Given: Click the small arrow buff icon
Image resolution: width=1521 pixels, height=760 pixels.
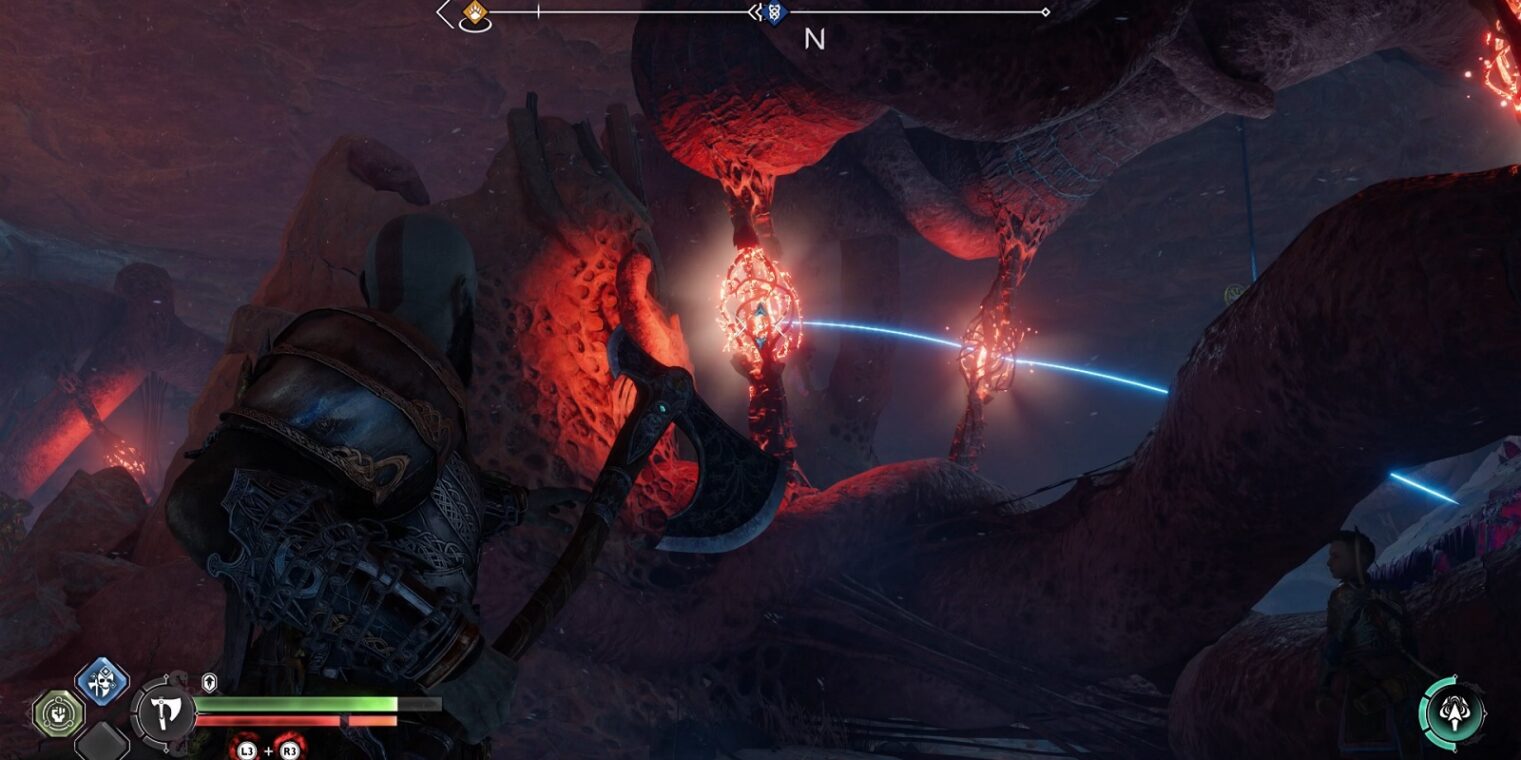Looking at the screenshot, I should 209,682.
